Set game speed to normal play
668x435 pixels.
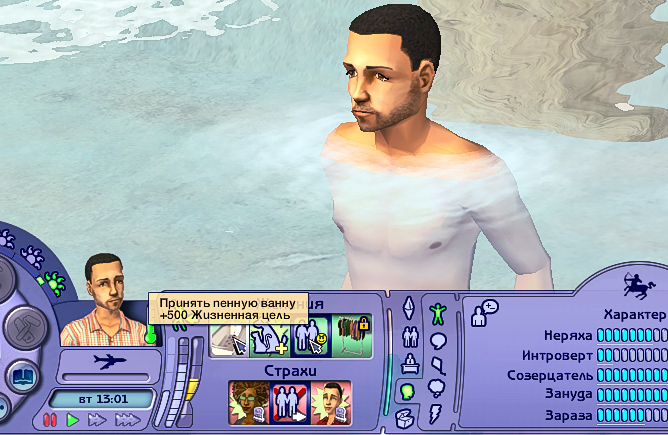(x=72, y=421)
